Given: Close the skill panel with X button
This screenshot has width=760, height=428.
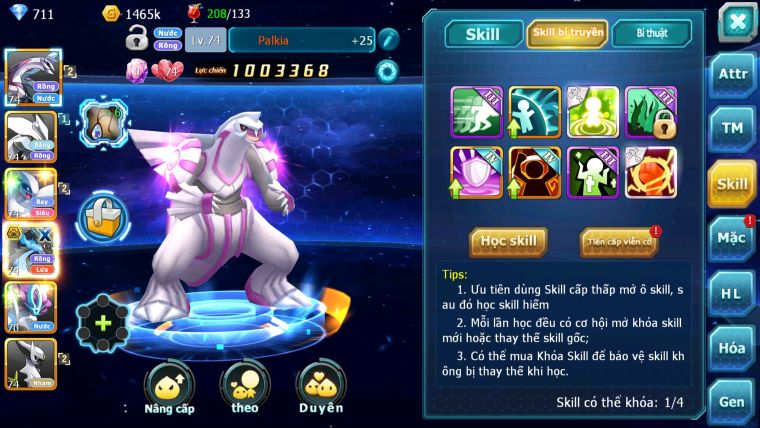Looking at the screenshot, I should (736, 21).
